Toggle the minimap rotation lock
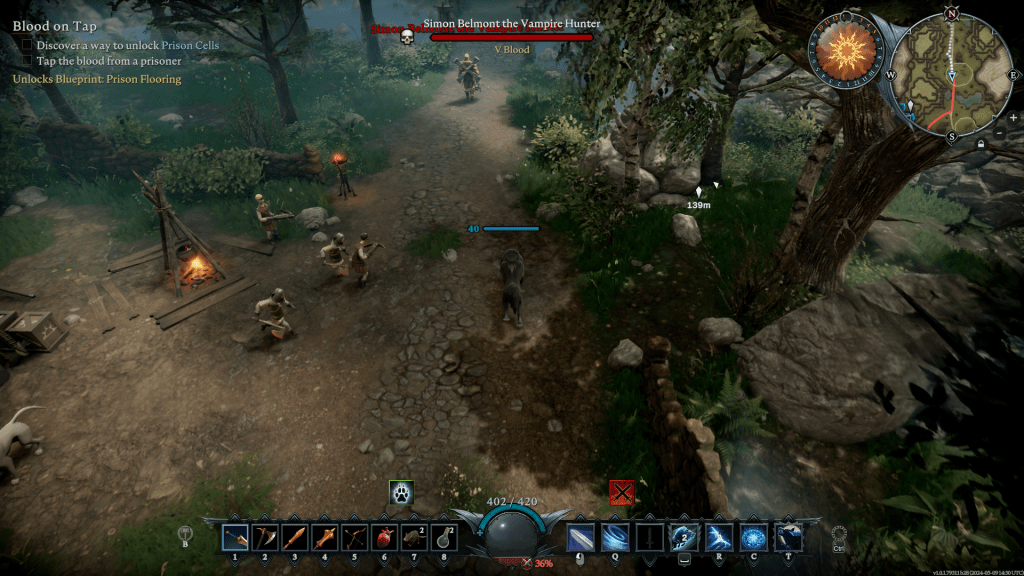 [x=980, y=144]
